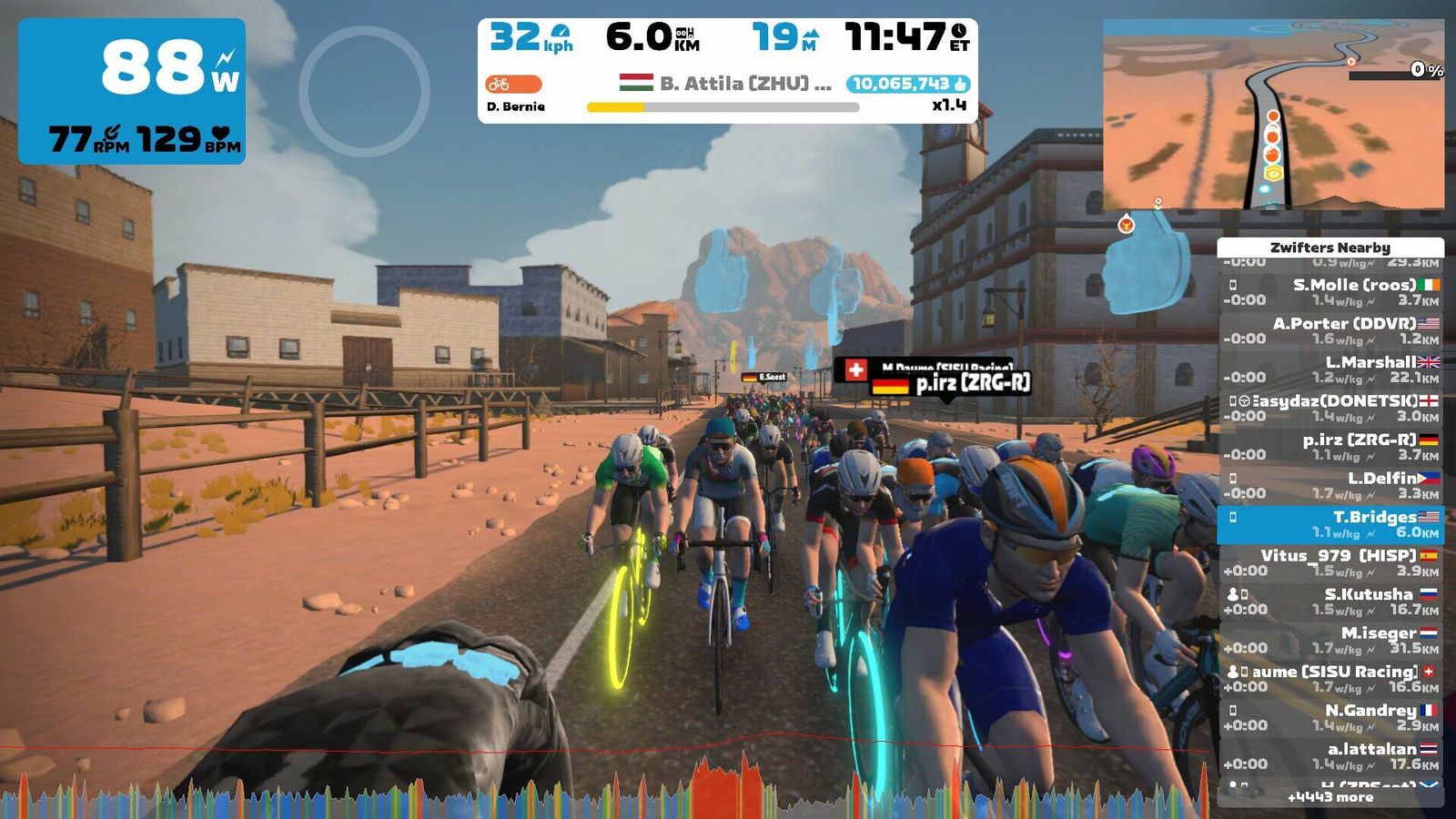Select a.lattakan's row in the list

coord(1330,756)
